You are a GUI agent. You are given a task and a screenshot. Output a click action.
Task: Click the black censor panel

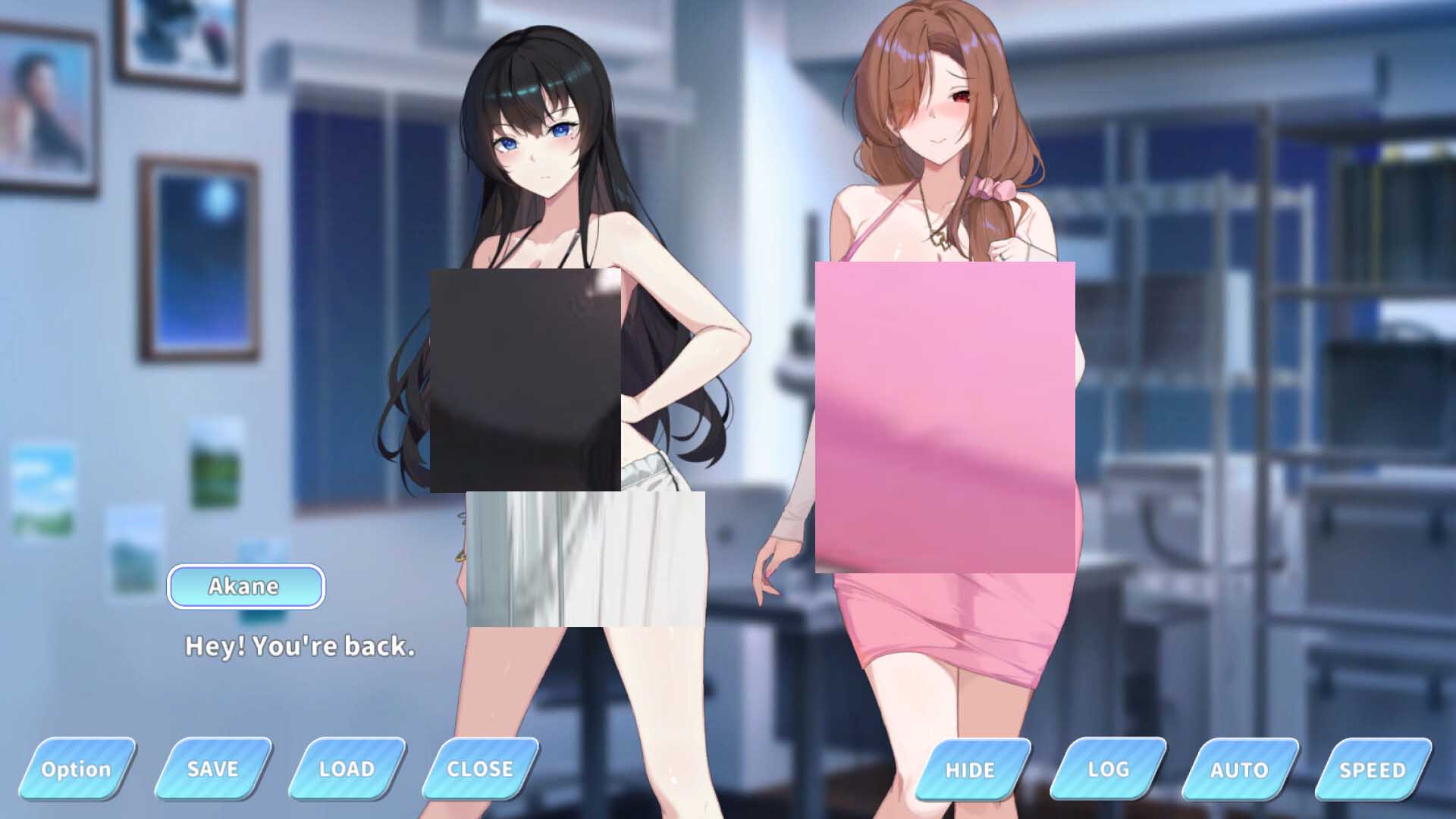pyautogui.click(x=527, y=379)
